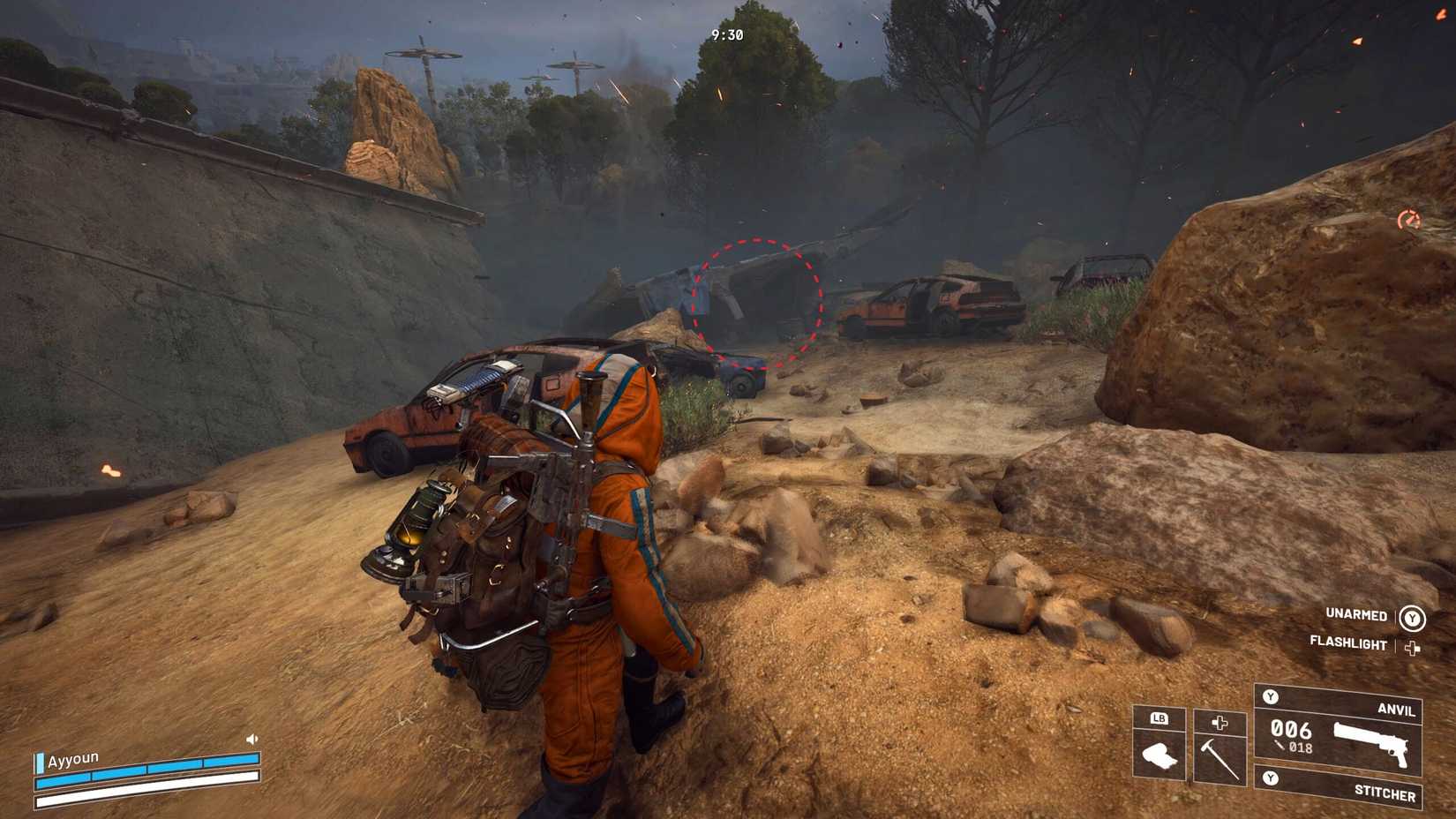Click the Y prompt on the Stitcher slot

[x=1271, y=777]
